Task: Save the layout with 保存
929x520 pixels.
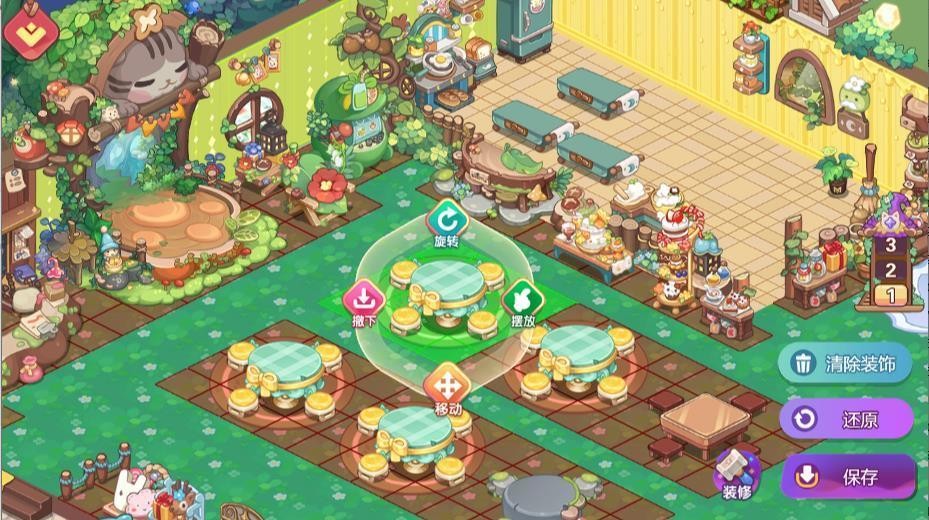Action: coord(848,476)
